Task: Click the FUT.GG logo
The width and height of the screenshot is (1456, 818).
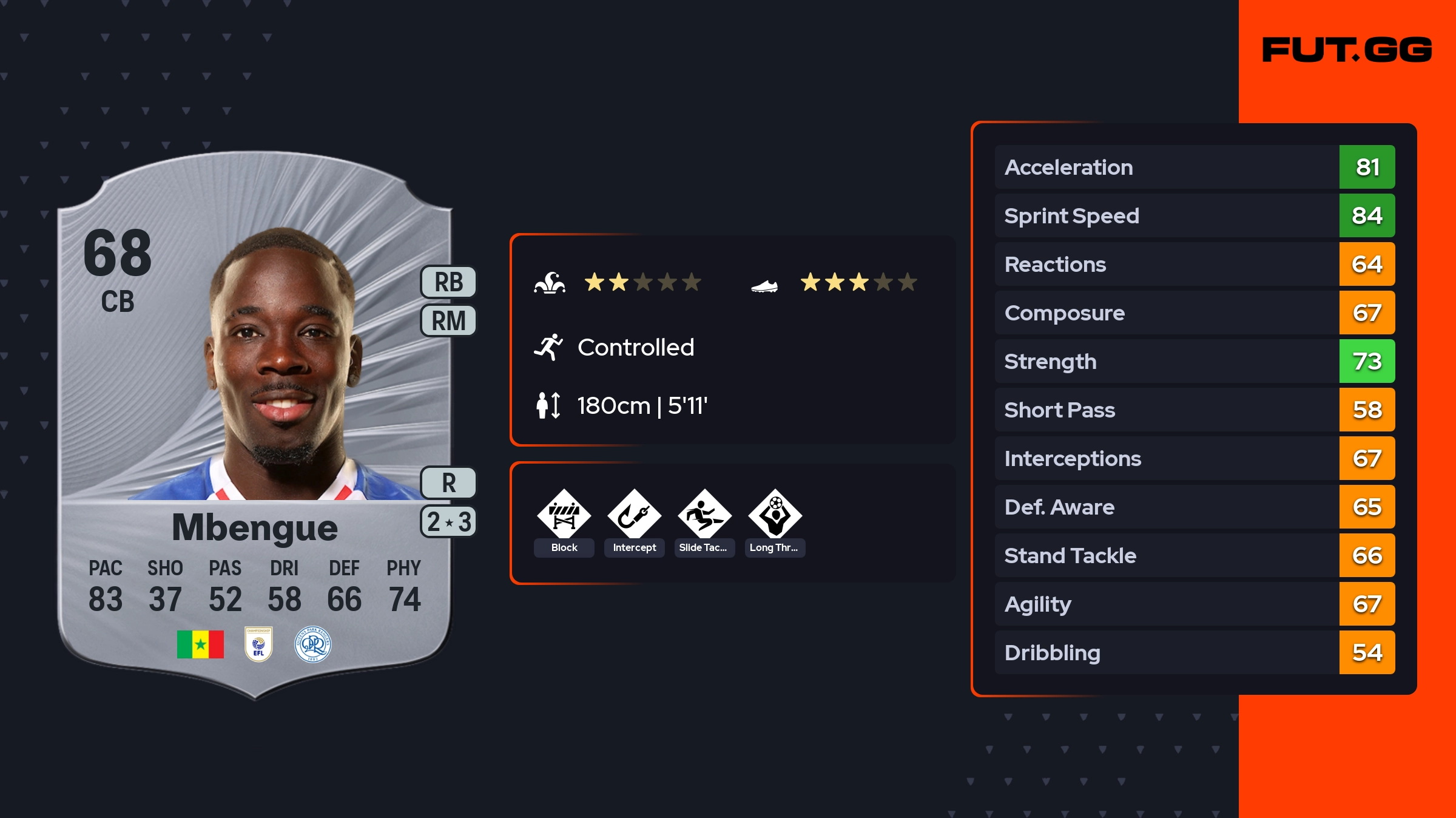Action: [1347, 50]
